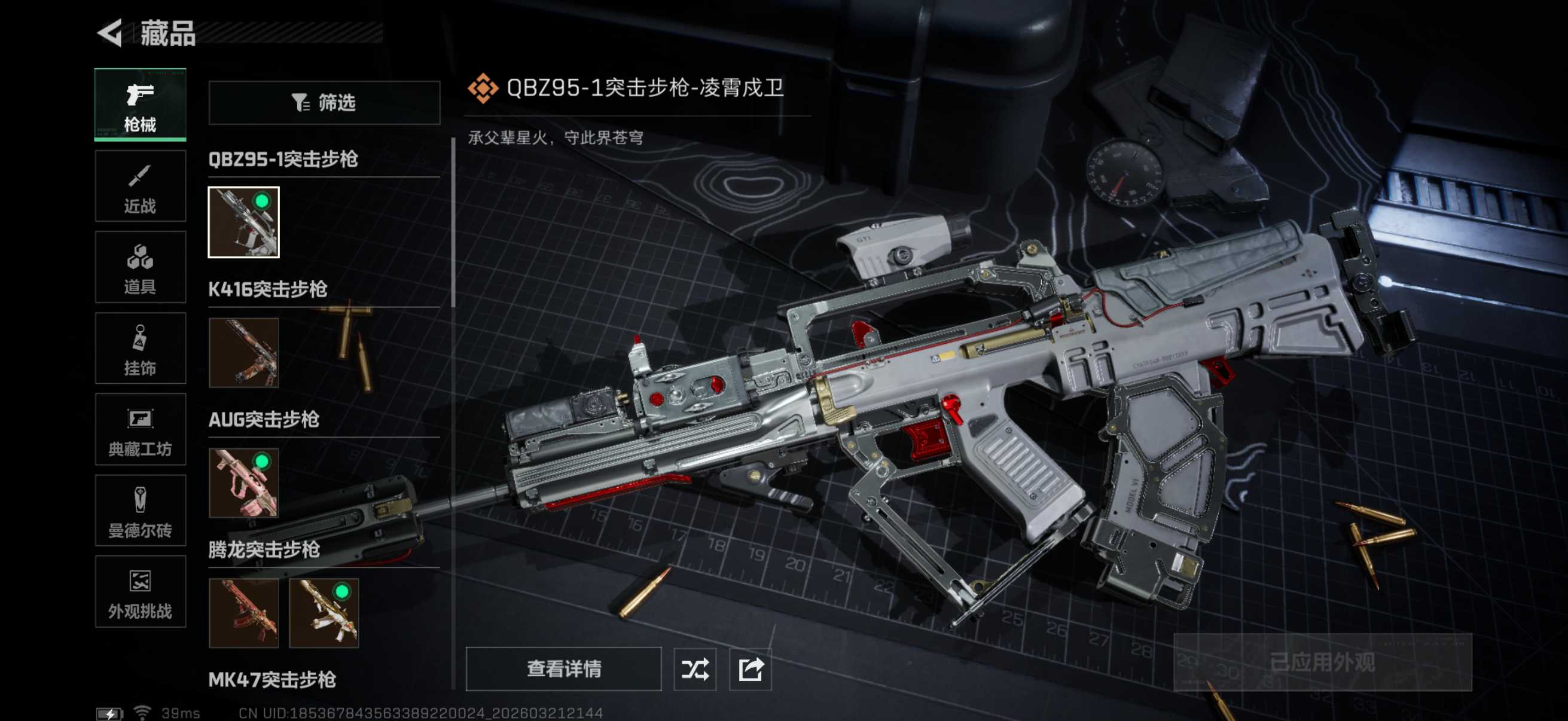The height and width of the screenshot is (721, 1568).
Task: Switch to the 曼德尔砖 tab
Action: click(x=140, y=511)
